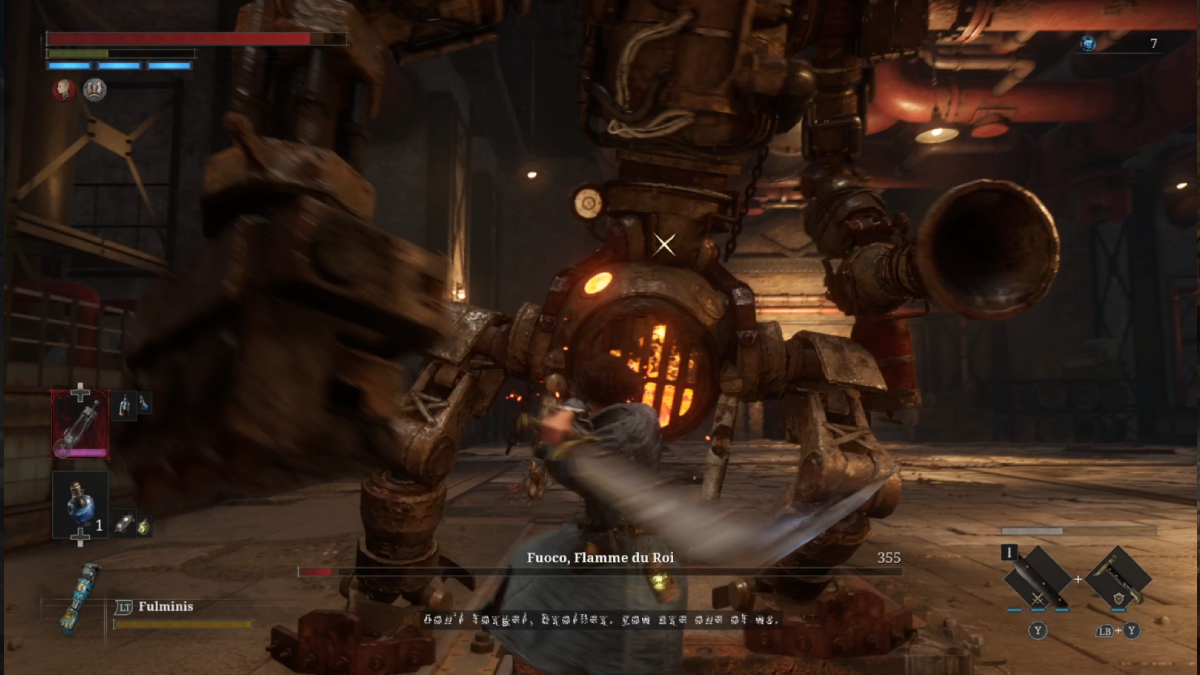Select the blade Fable Art weapon slot

(x=1038, y=578)
